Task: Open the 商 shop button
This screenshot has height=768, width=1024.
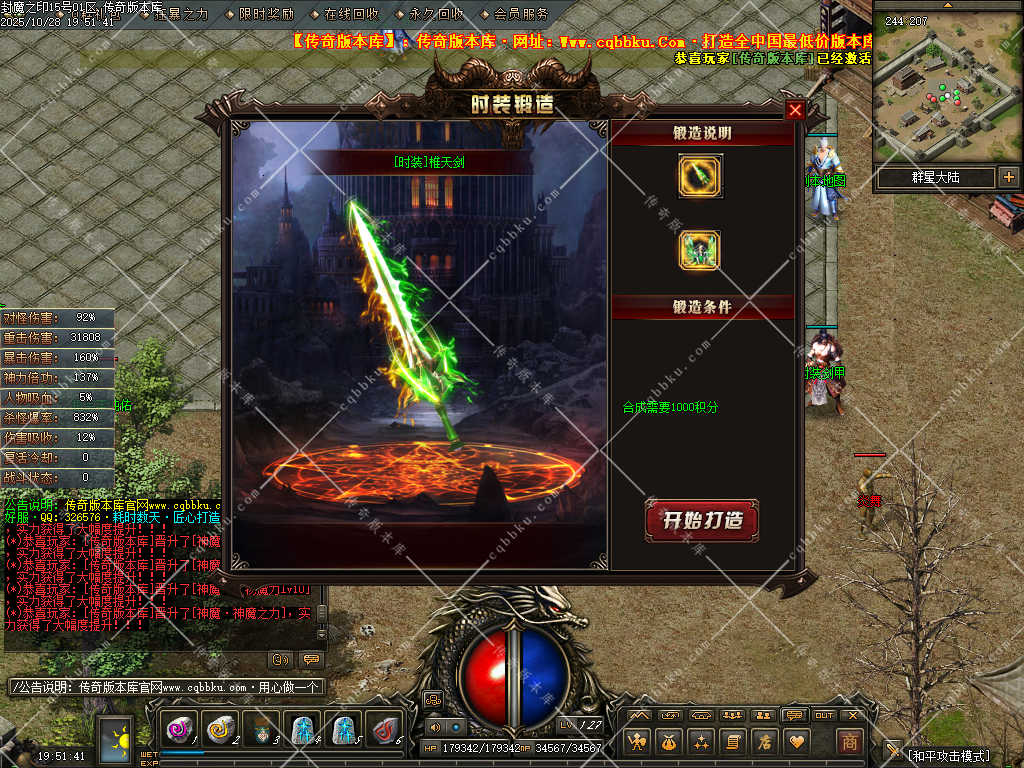Action: pyautogui.click(x=850, y=741)
